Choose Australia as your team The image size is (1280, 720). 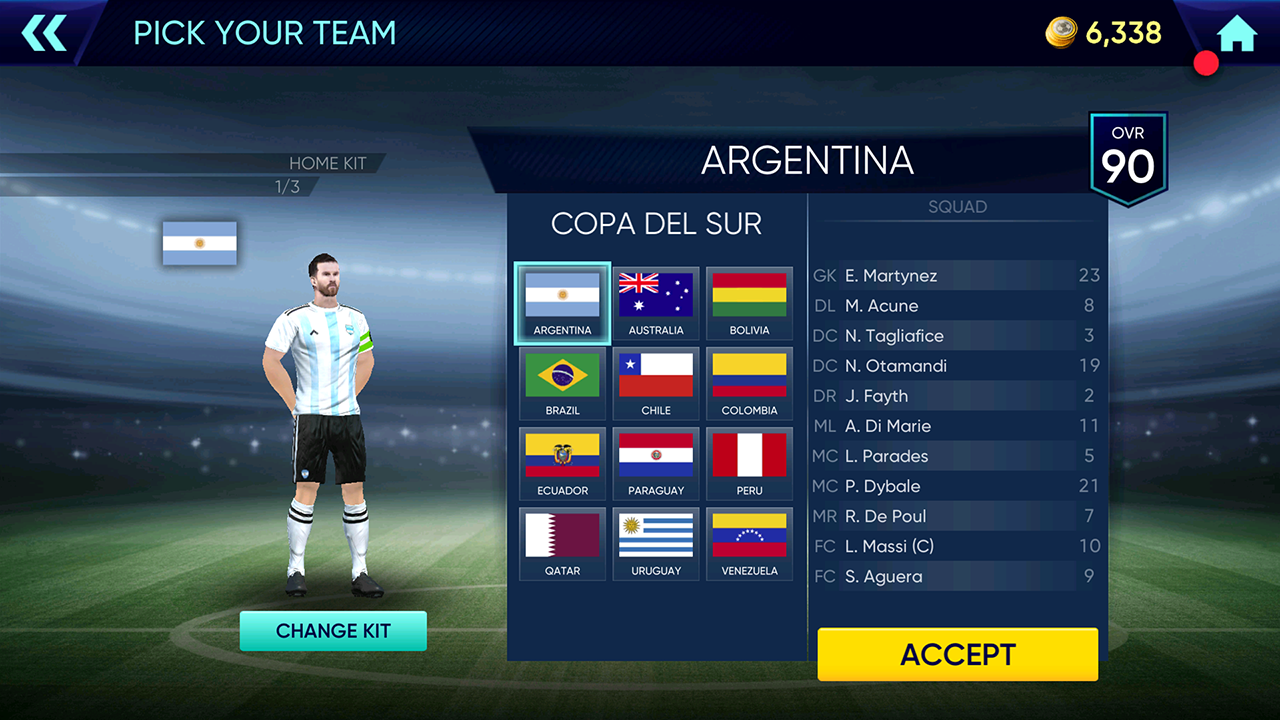[x=656, y=304]
